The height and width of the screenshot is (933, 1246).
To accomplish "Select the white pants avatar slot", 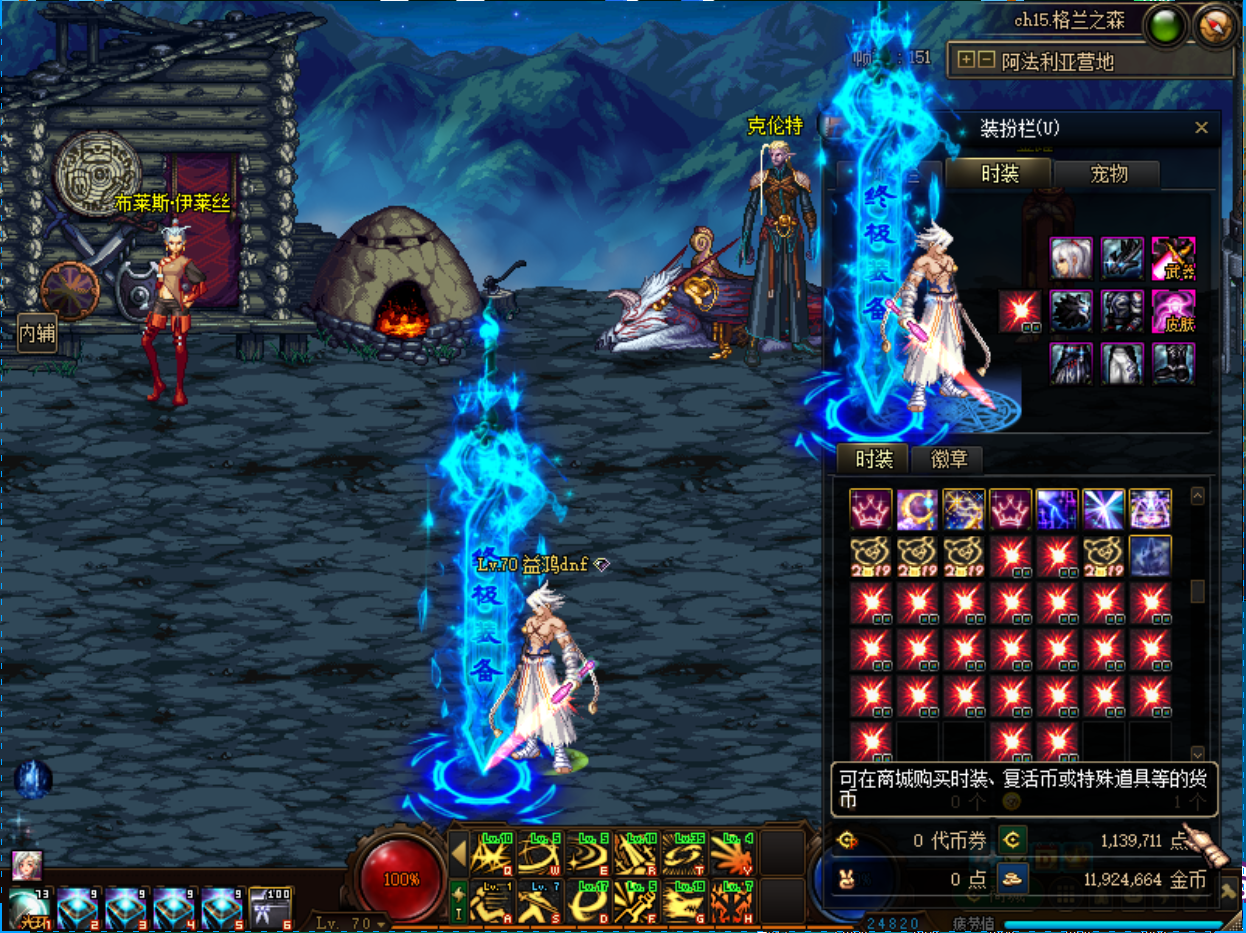I will 1122,364.
